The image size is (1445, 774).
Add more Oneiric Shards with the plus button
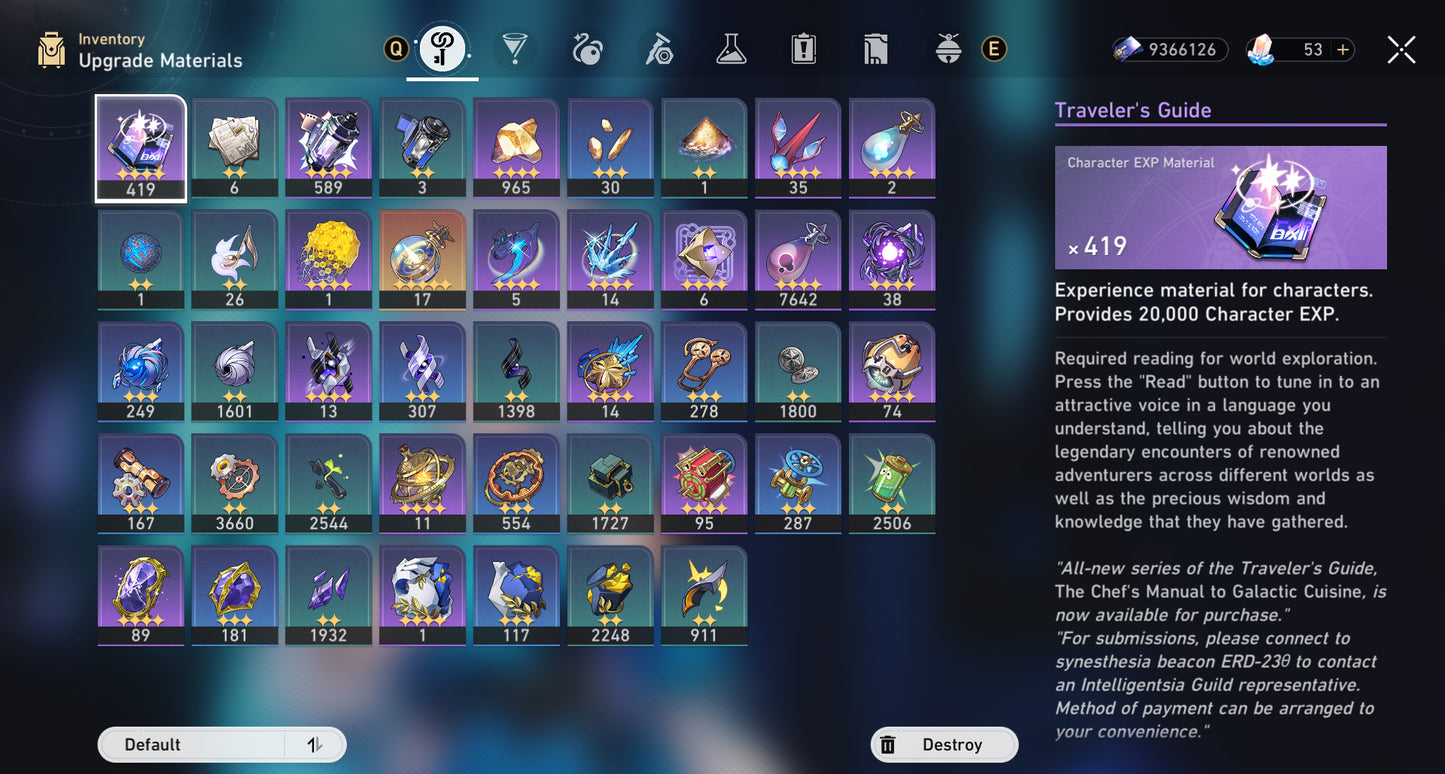click(x=1342, y=50)
